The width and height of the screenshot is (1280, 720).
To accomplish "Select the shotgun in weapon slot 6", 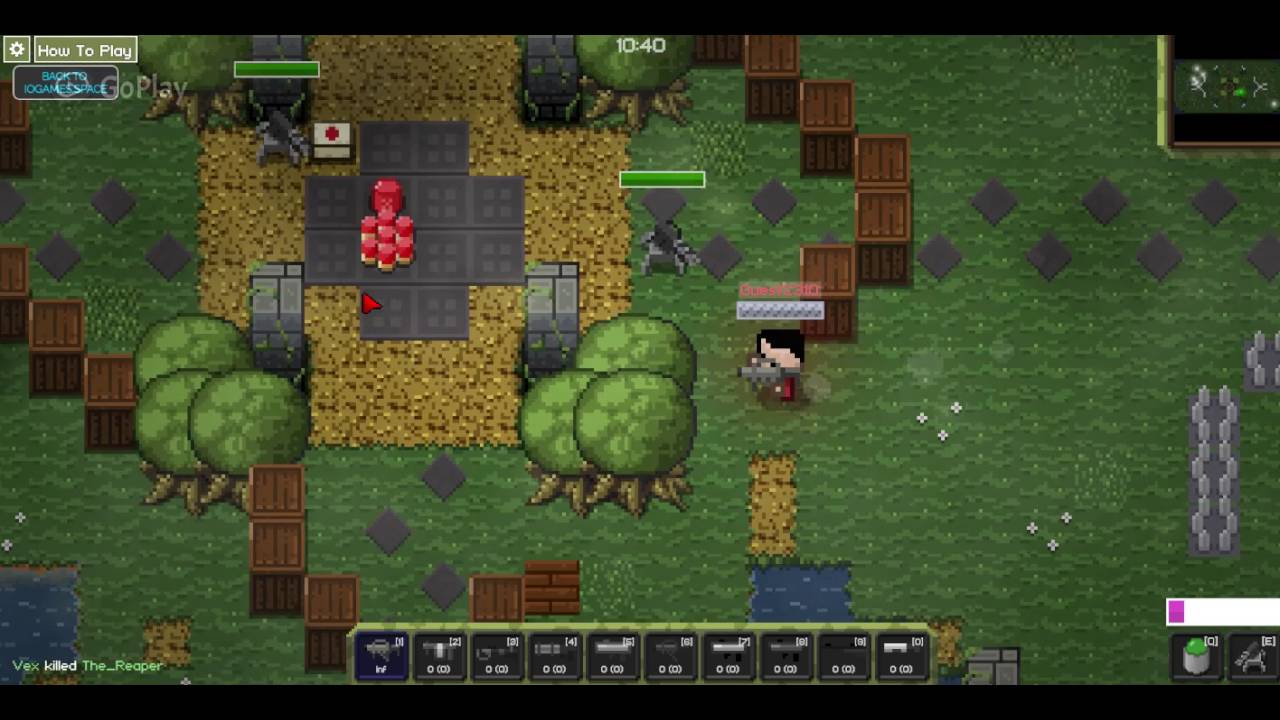I will (668, 655).
